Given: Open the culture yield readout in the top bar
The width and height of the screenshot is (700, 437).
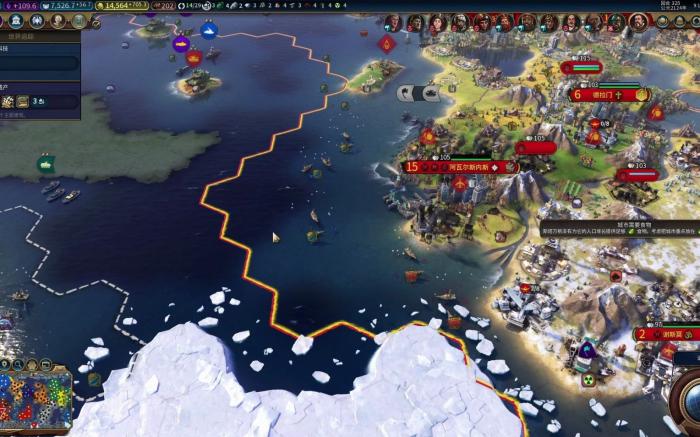Looking at the screenshot, I should tap(19, 6).
